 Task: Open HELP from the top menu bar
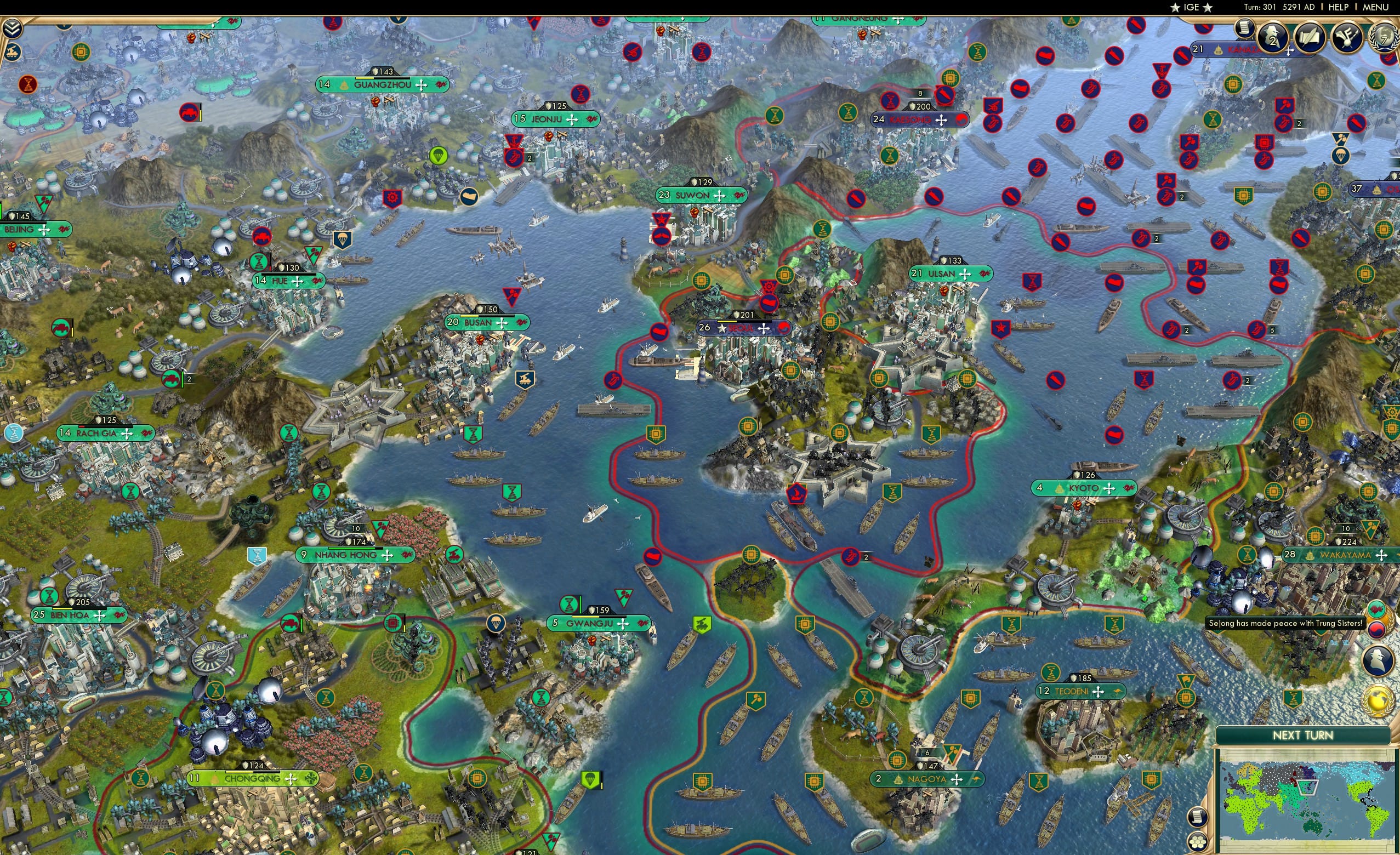point(1339,7)
